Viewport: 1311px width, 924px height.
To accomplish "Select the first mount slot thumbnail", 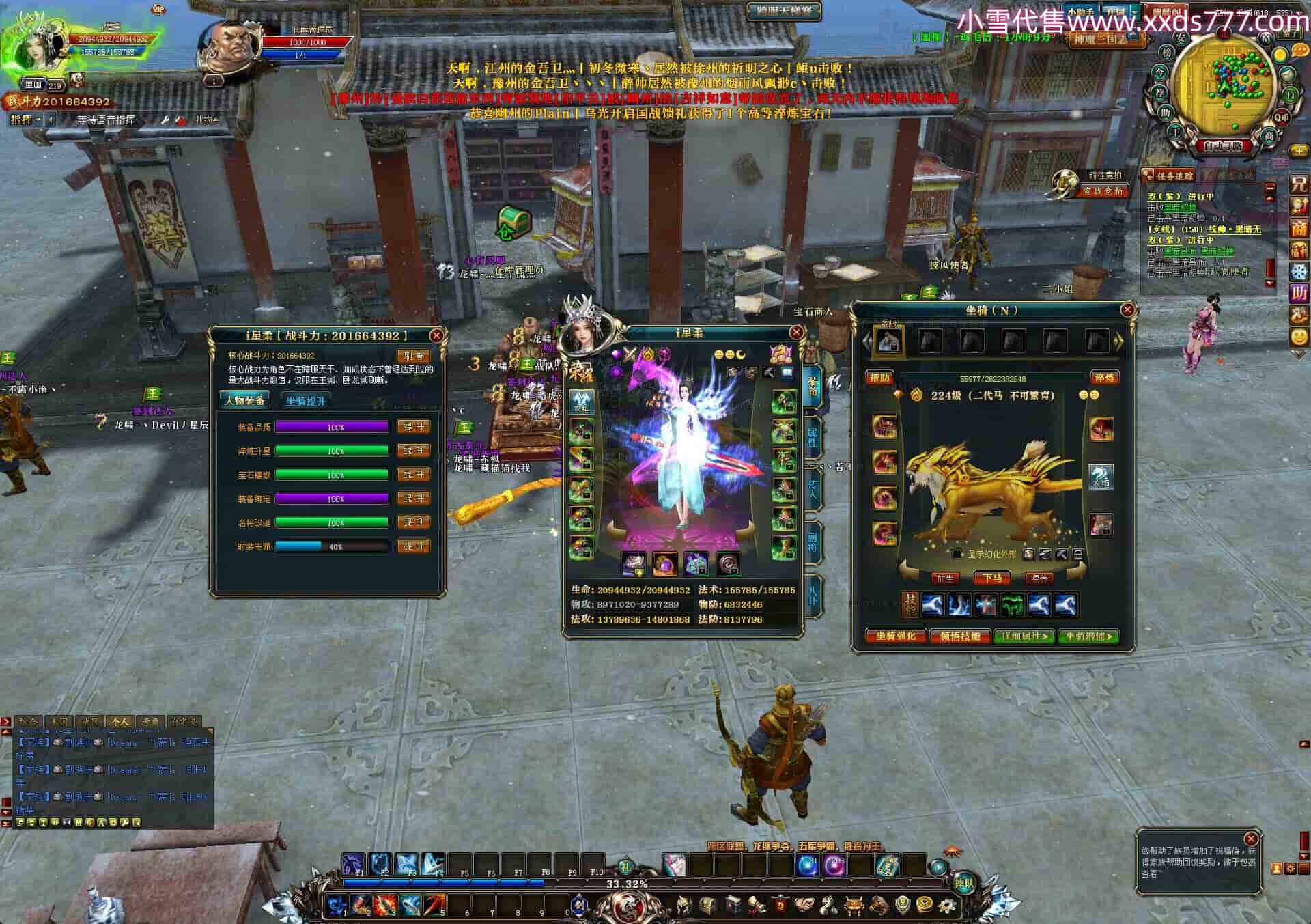I will click(x=888, y=341).
